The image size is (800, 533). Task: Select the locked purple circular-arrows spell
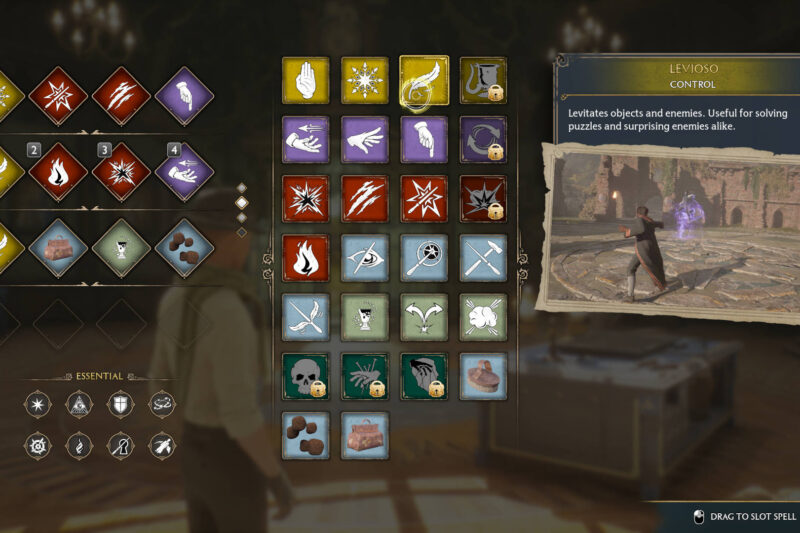click(483, 140)
